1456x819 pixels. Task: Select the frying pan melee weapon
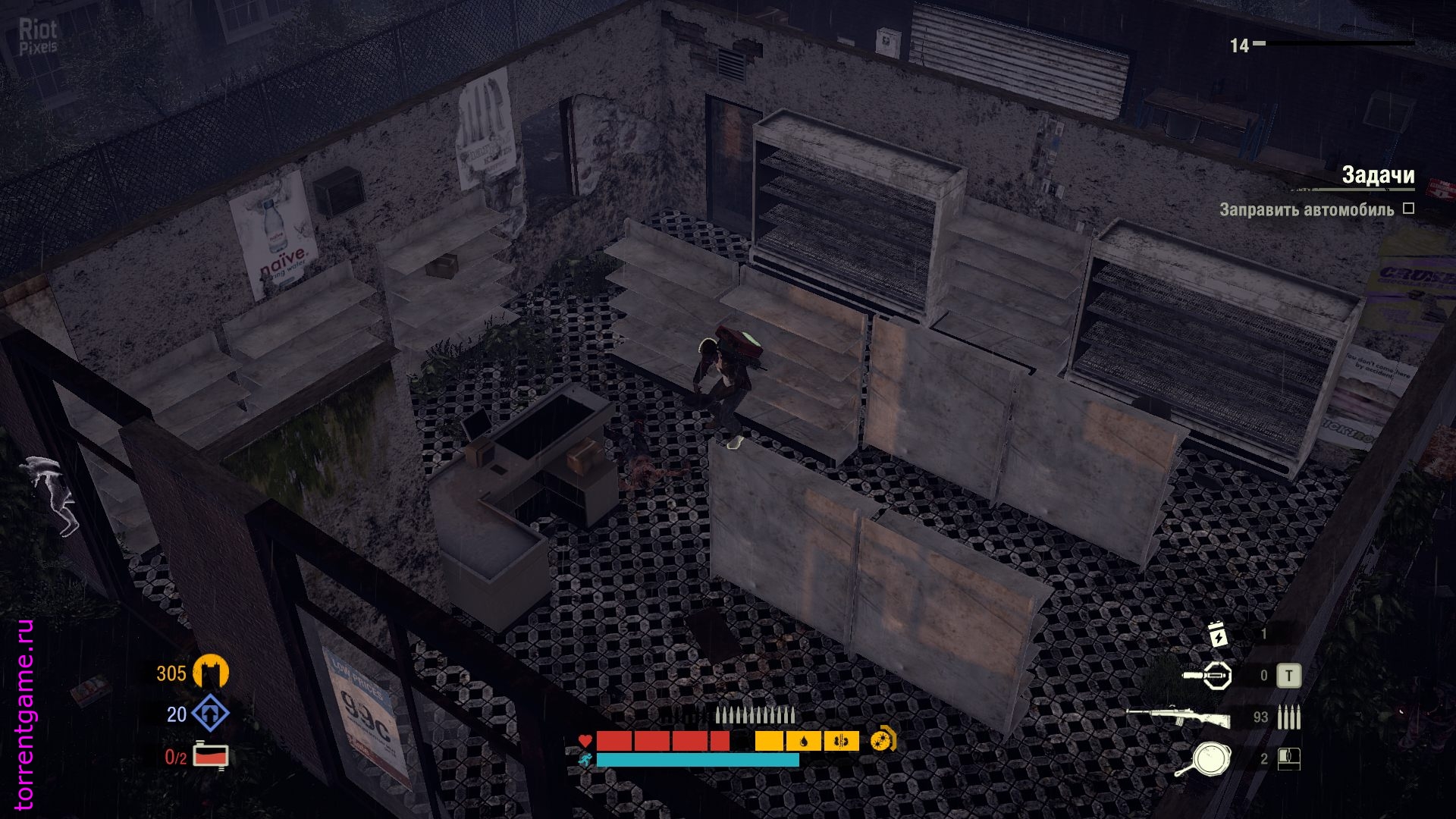1203,759
